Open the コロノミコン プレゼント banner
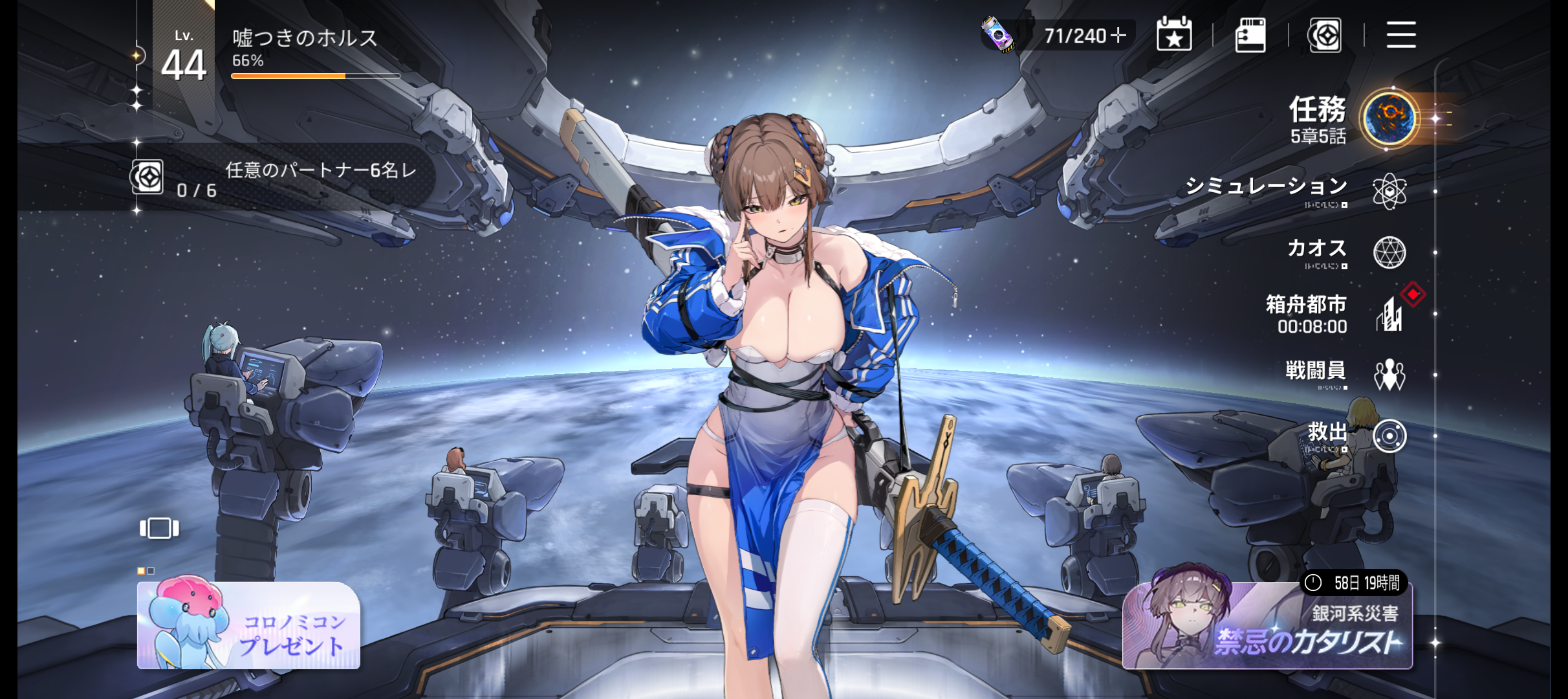 248,625
